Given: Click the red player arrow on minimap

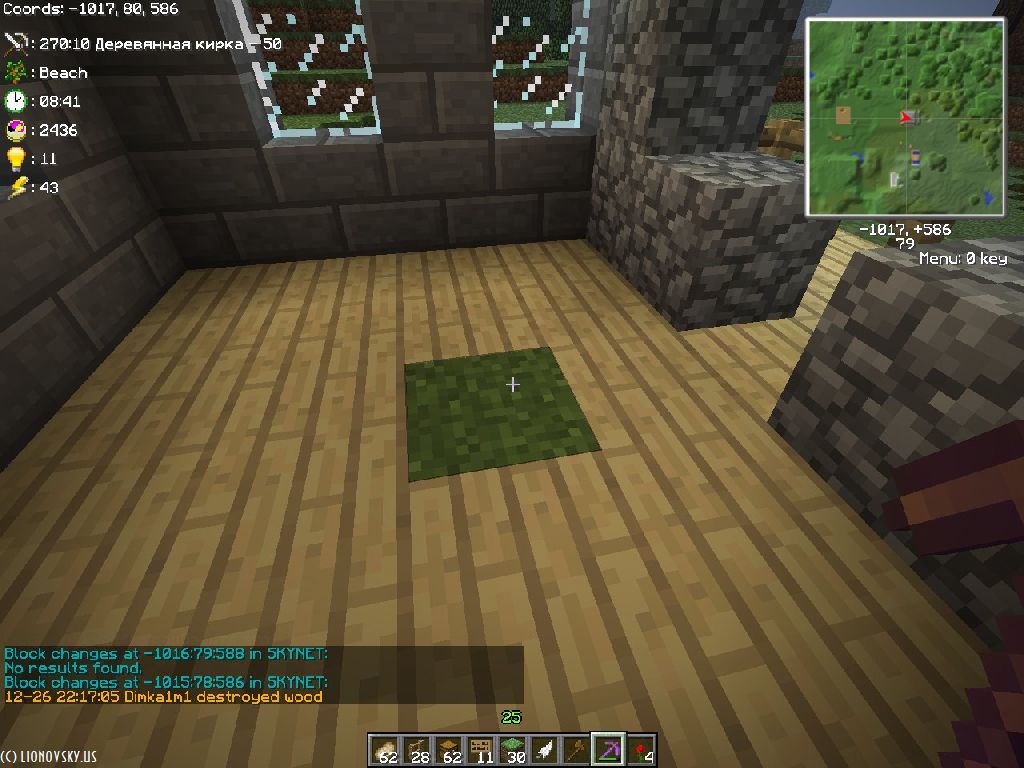Looking at the screenshot, I should 907,118.
